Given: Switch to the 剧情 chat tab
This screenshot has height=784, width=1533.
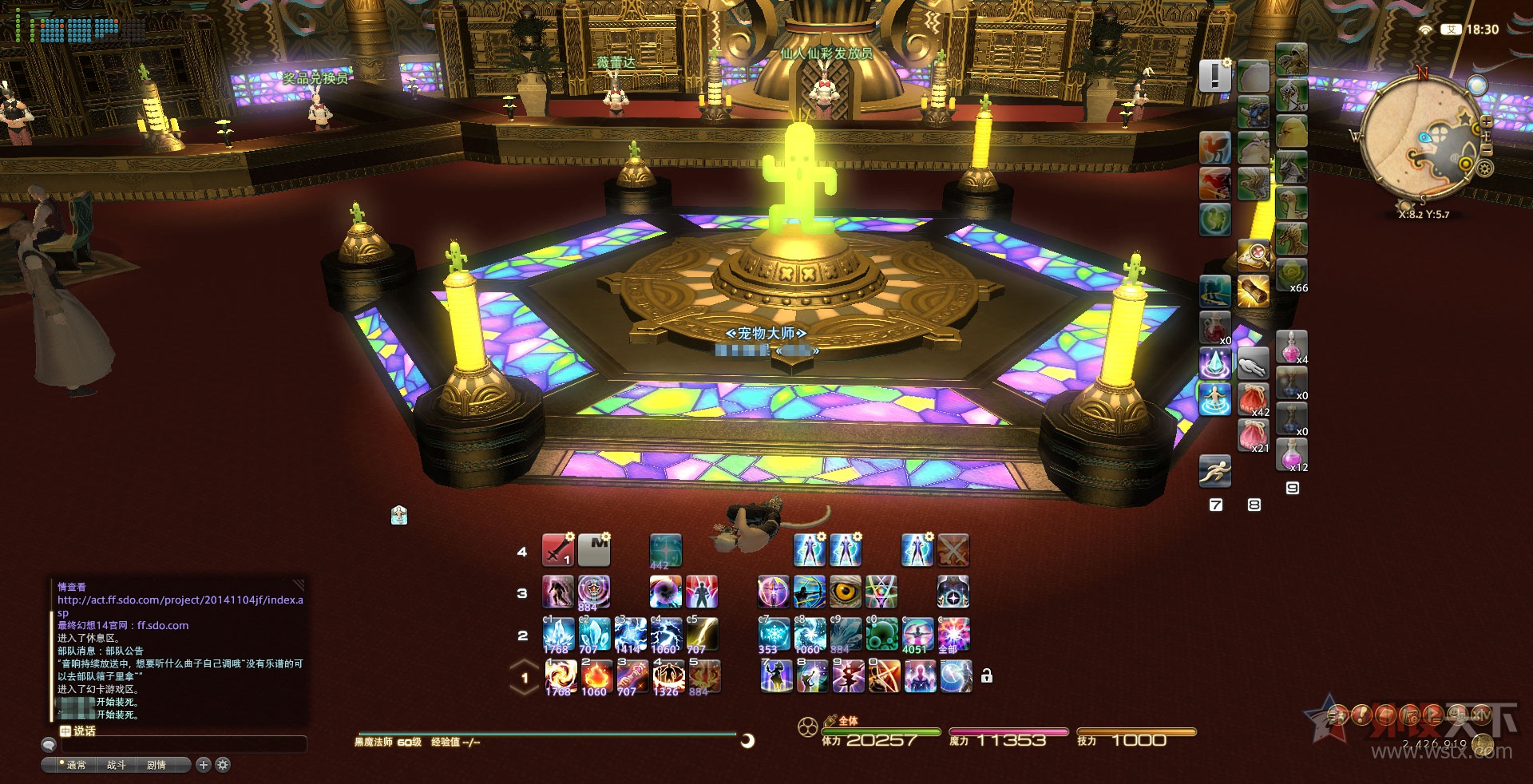Looking at the screenshot, I should pyautogui.click(x=156, y=765).
